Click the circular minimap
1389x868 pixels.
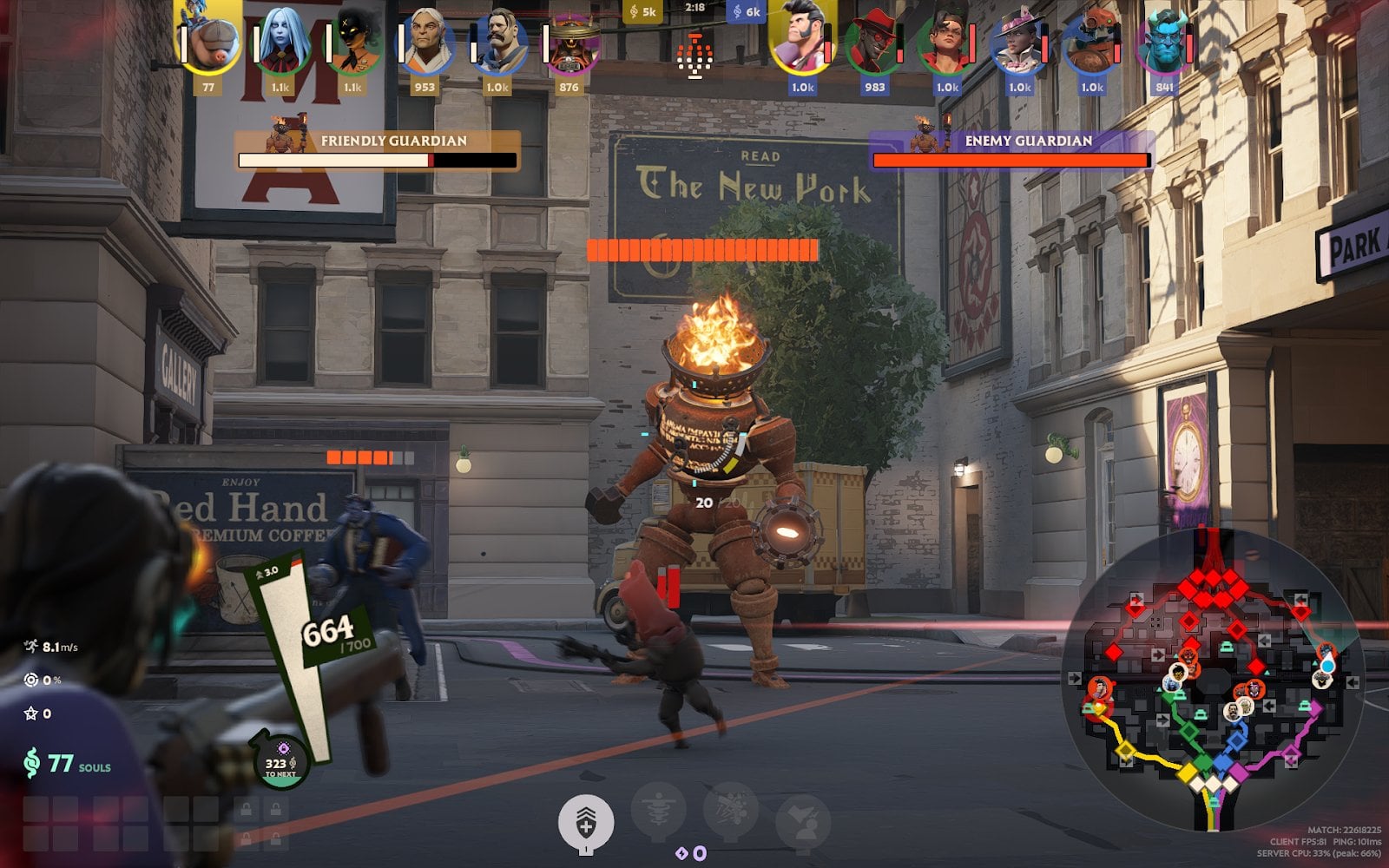[x=1214, y=678]
